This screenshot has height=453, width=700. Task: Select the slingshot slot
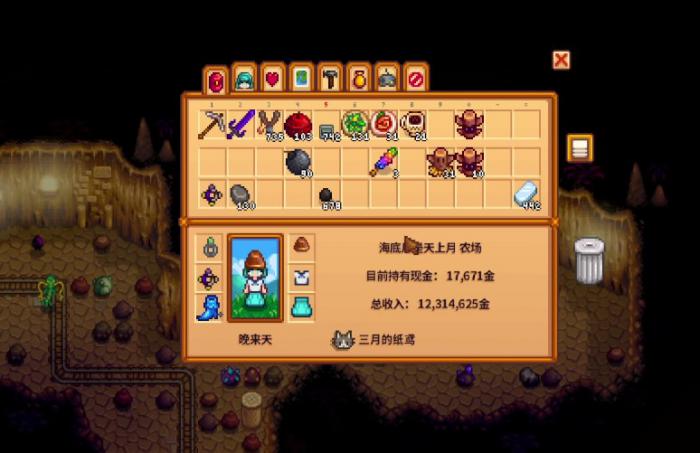(269, 124)
